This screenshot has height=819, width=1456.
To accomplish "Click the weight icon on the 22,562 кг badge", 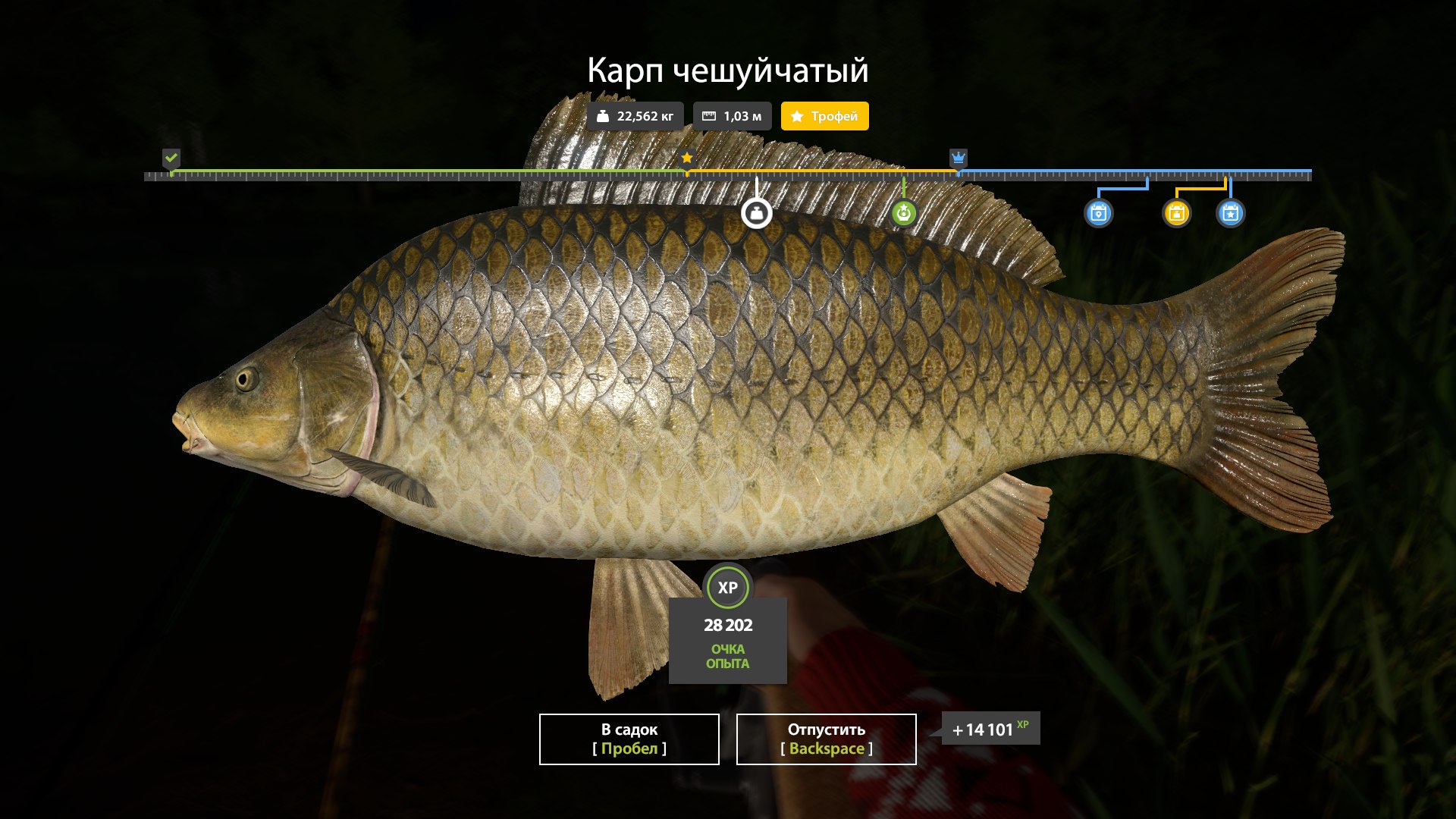I will click(x=603, y=116).
